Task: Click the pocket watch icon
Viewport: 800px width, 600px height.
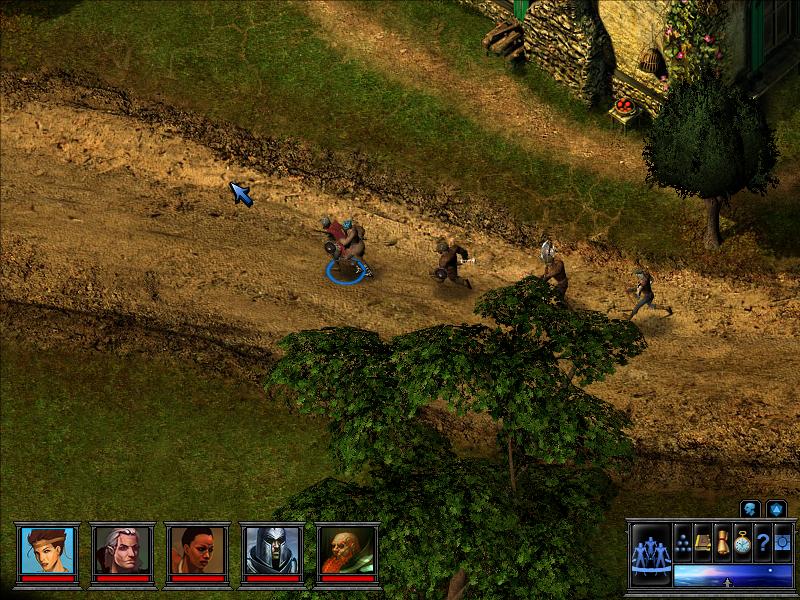Action: point(742,541)
